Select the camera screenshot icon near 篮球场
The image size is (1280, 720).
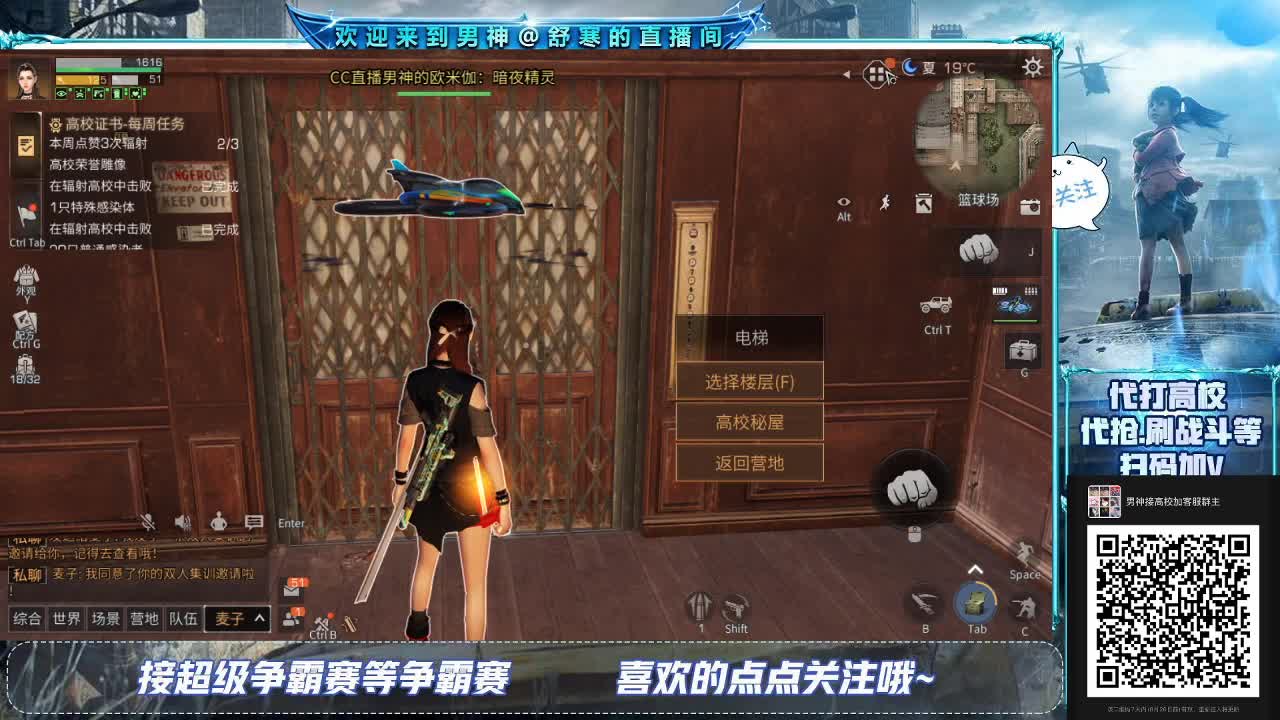pyautogui.click(x=1031, y=207)
